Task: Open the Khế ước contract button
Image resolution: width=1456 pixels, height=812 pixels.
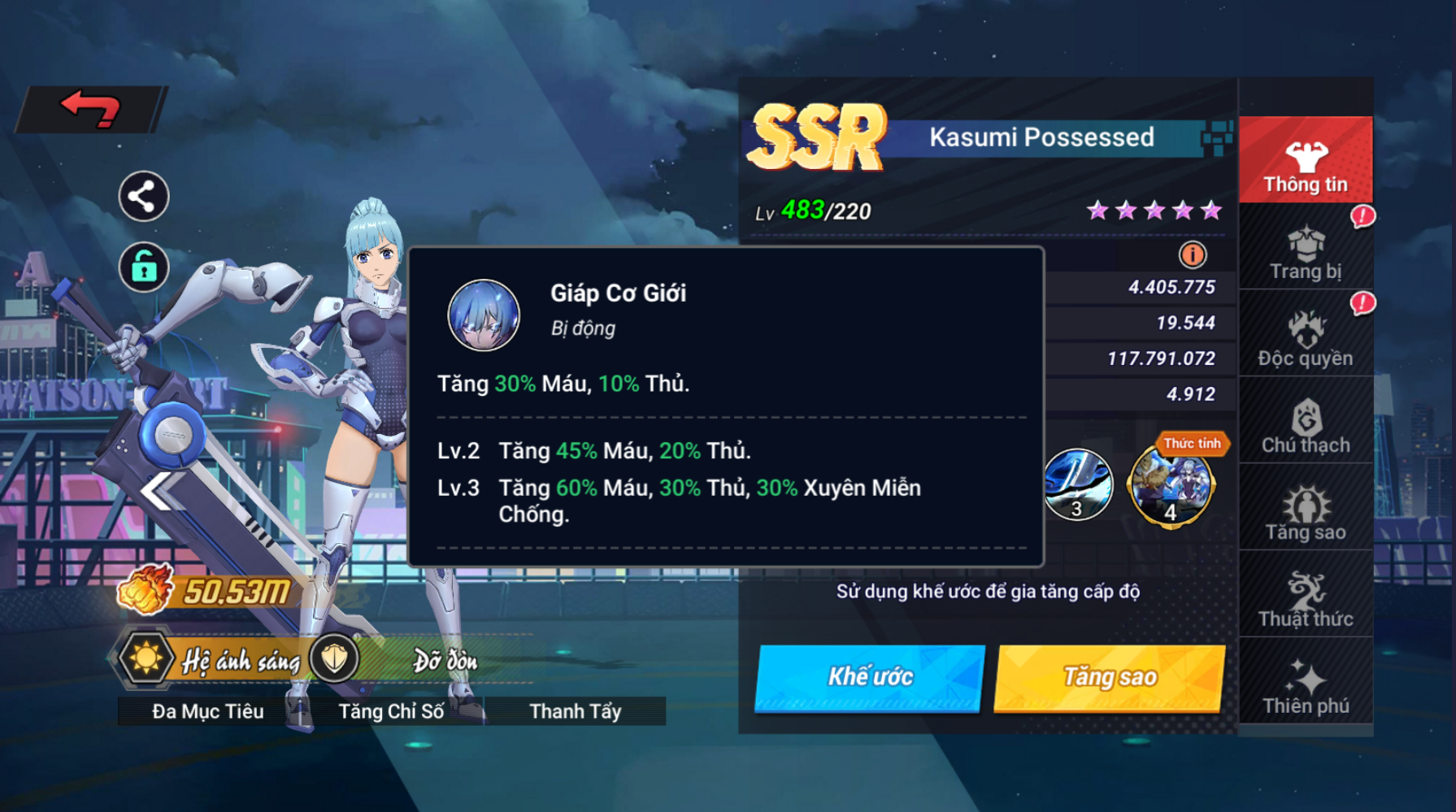Action: [869, 677]
